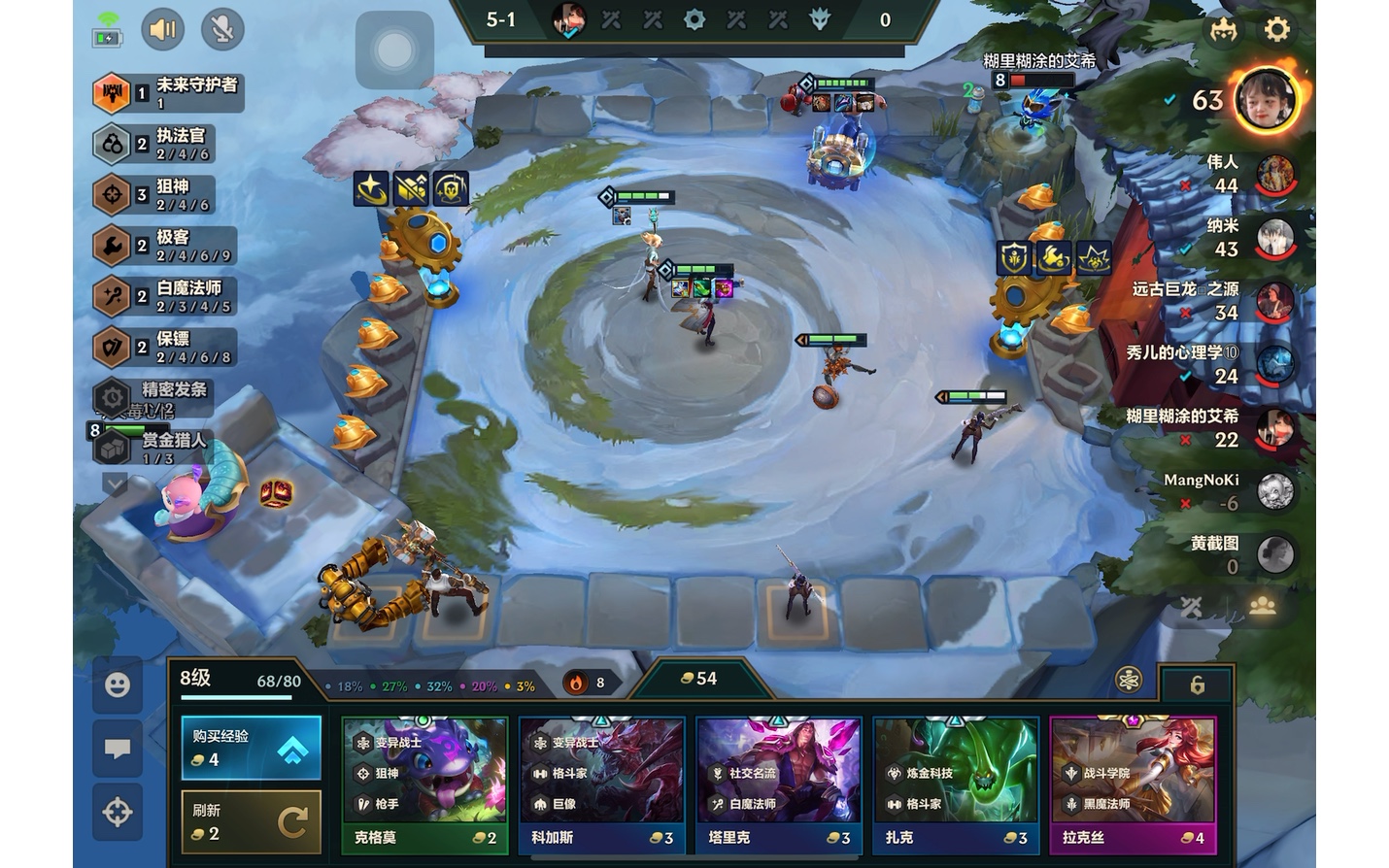Open the settings gear
The image size is (1389, 868).
tap(1276, 29)
